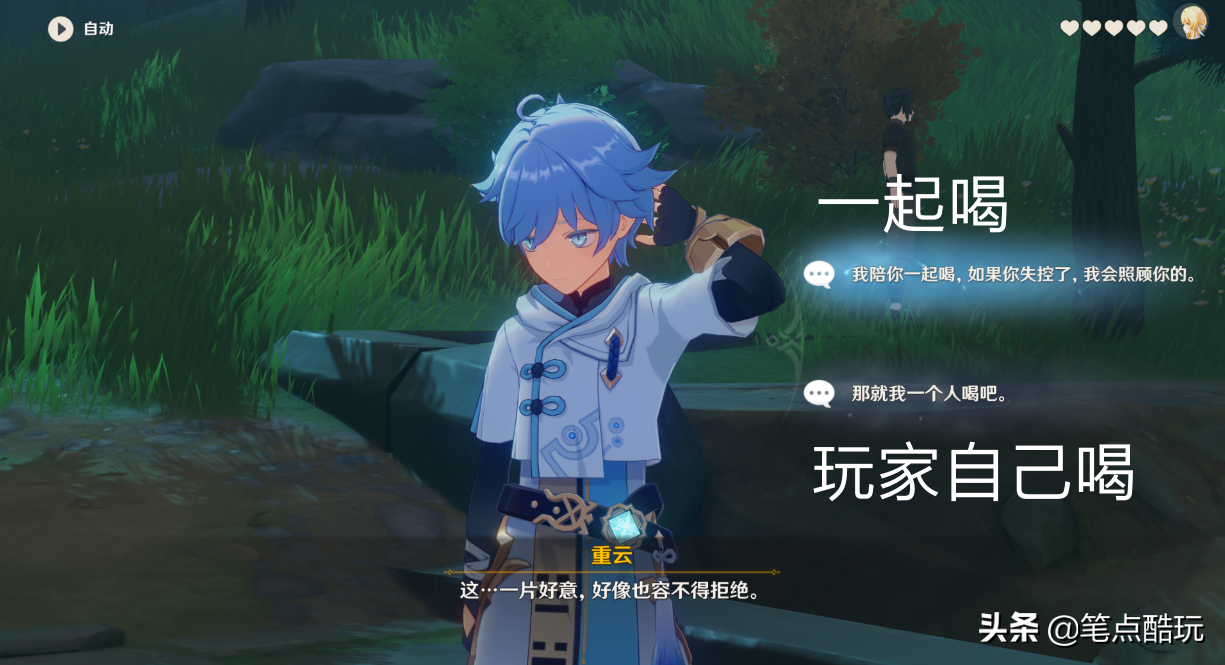
Task: Select the dialogue option 那就我一个人喝吧。
Action: coord(928,394)
